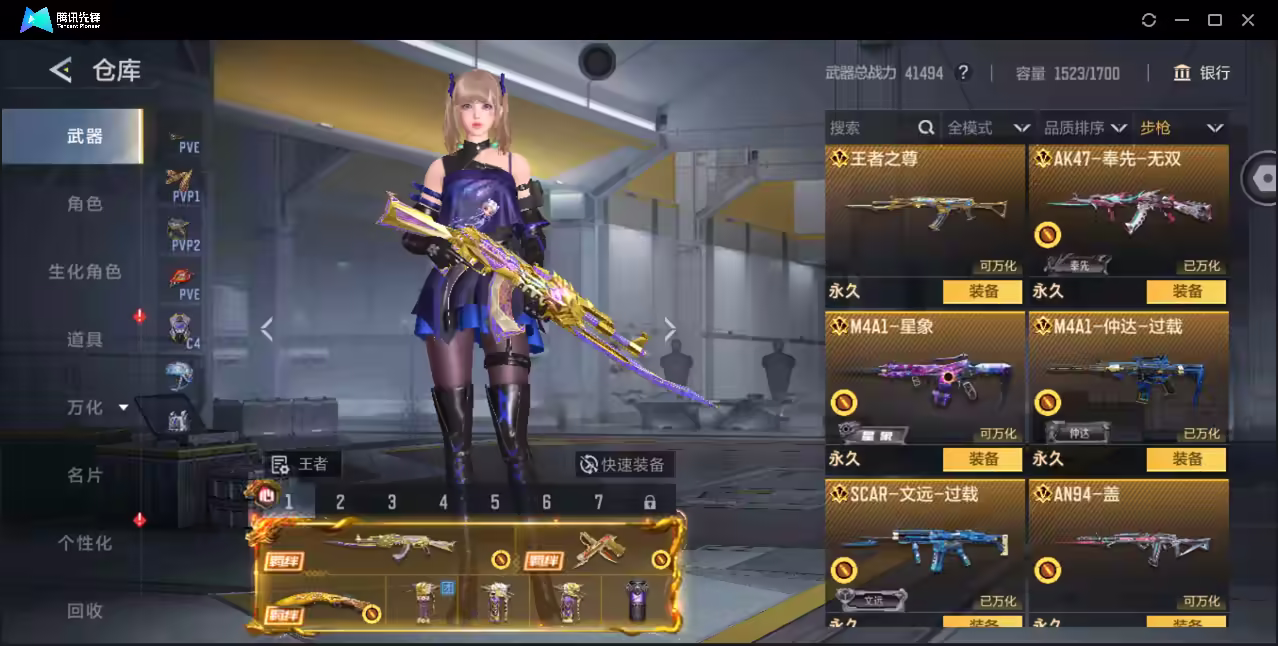Switch to the 个性化 tab
Screen dimensions: 1278x646
tap(85, 543)
